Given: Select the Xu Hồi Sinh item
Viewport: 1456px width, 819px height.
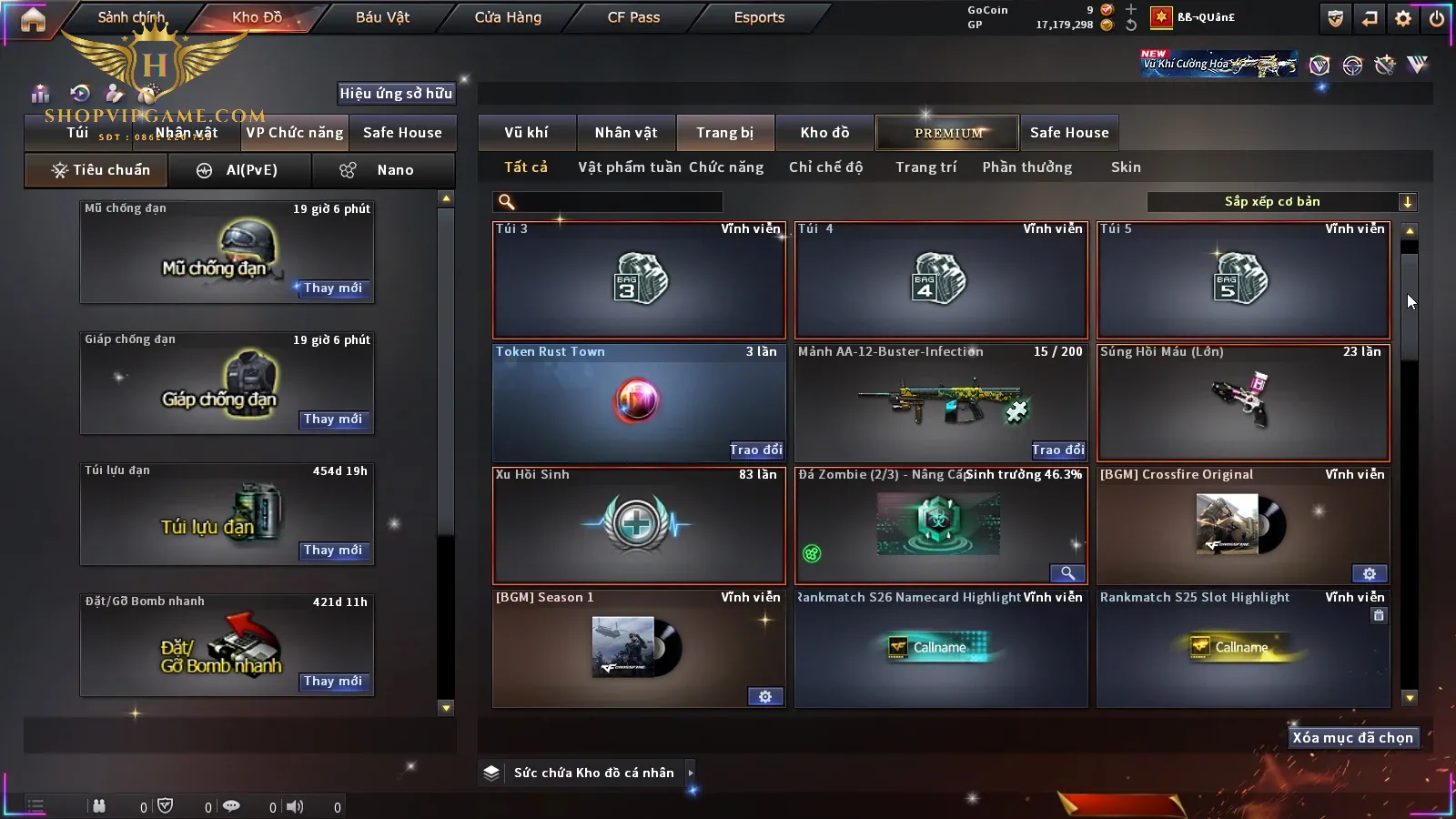Looking at the screenshot, I should tap(638, 526).
